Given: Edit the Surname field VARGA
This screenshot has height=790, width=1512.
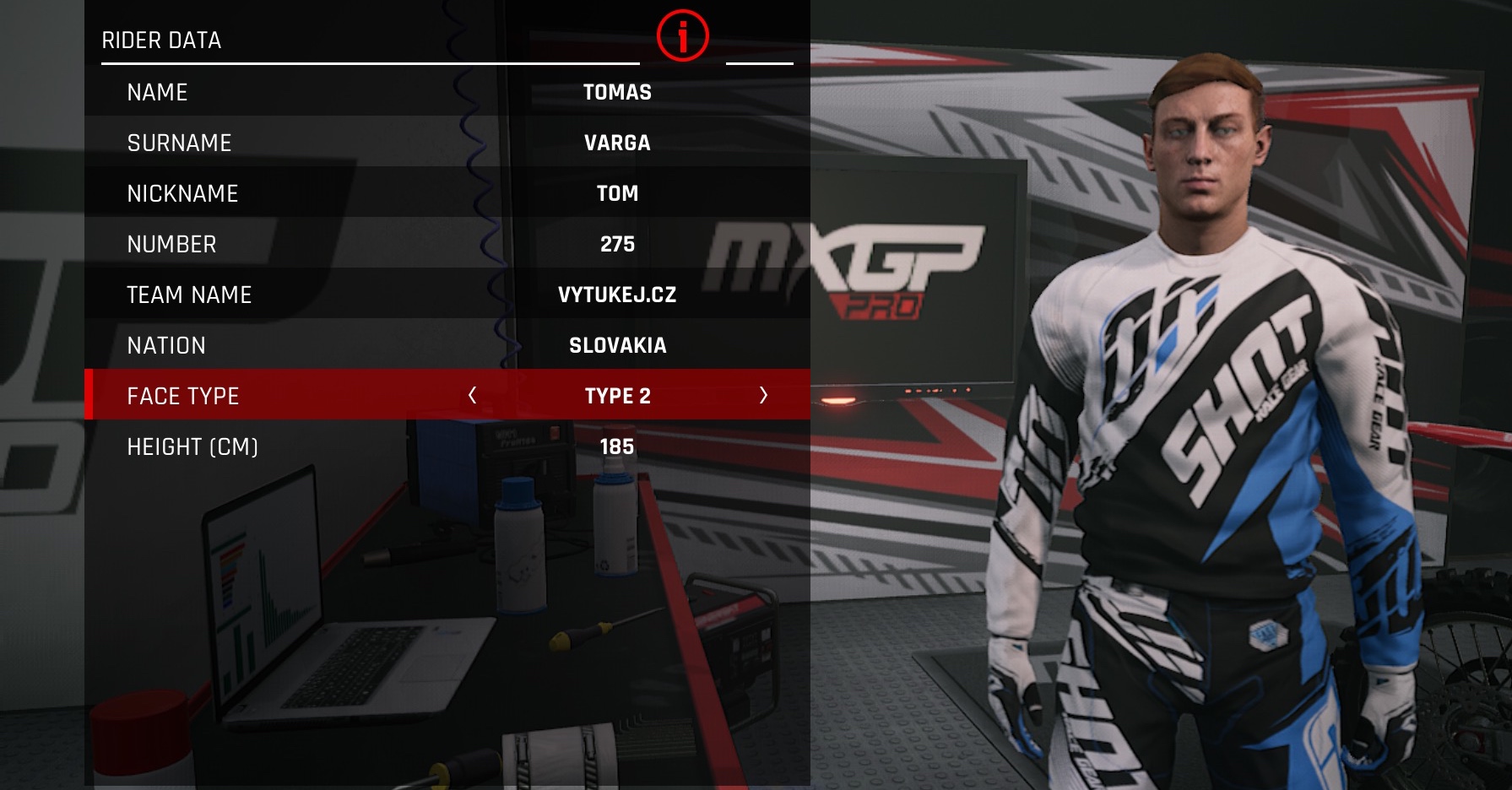Looking at the screenshot, I should pos(447,143).
